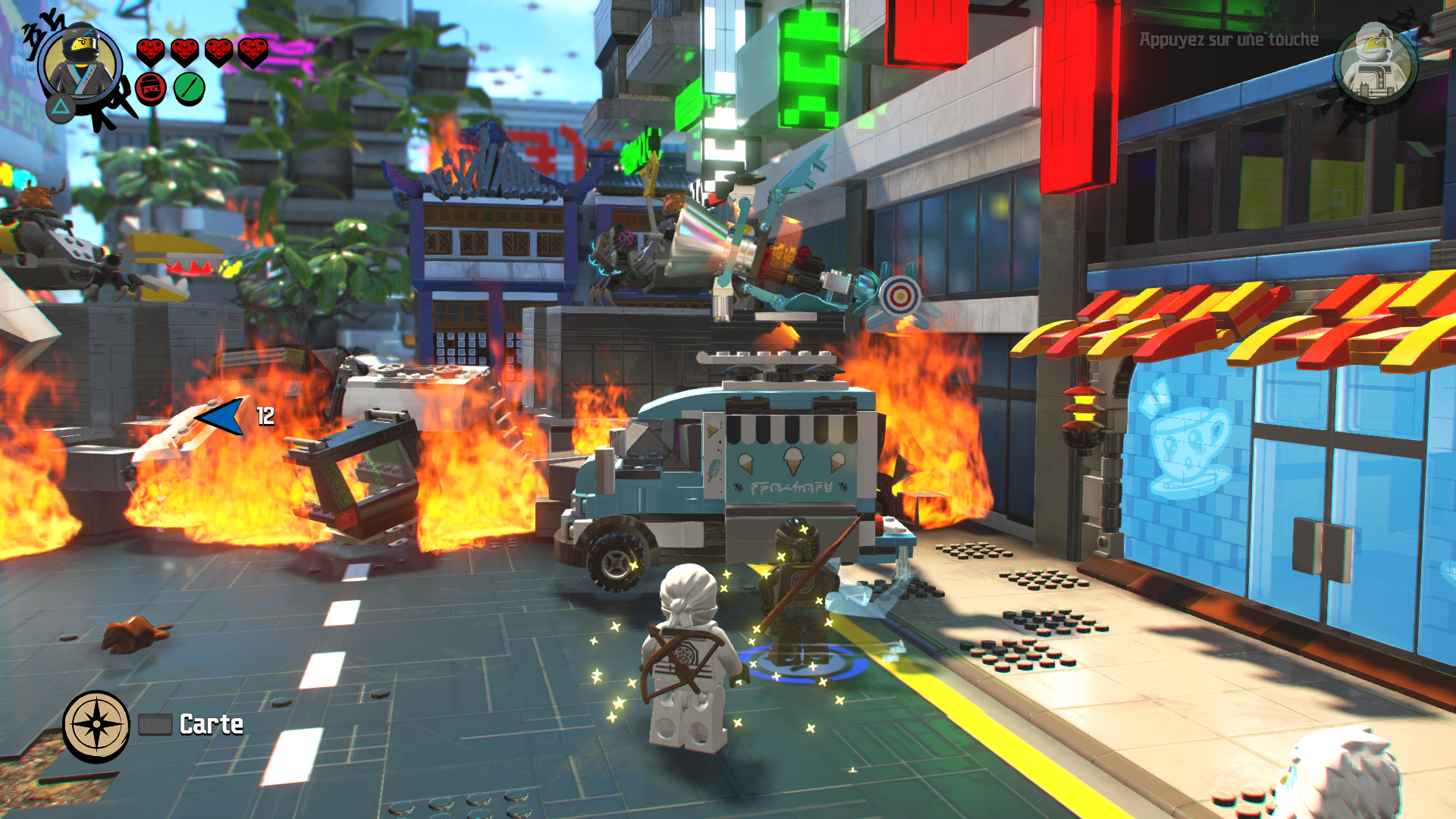Open the Carte compass map icon
The width and height of the screenshot is (1456, 819).
[x=96, y=724]
